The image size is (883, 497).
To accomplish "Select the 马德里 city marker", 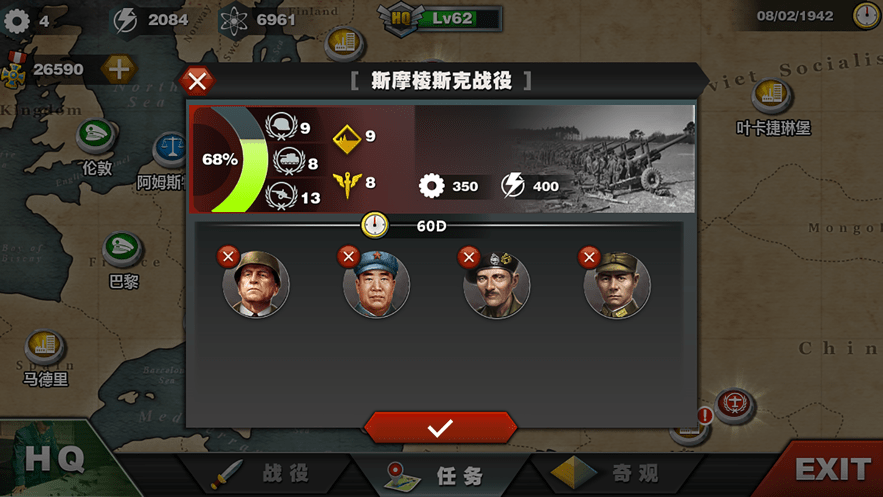I will (45, 347).
